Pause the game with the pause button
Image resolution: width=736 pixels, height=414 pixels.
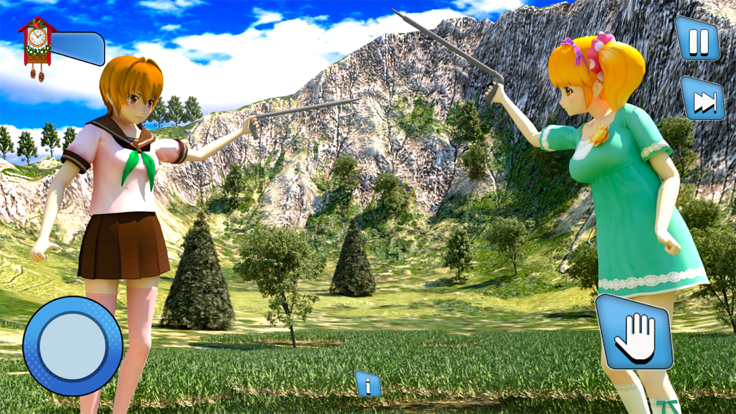697,40
